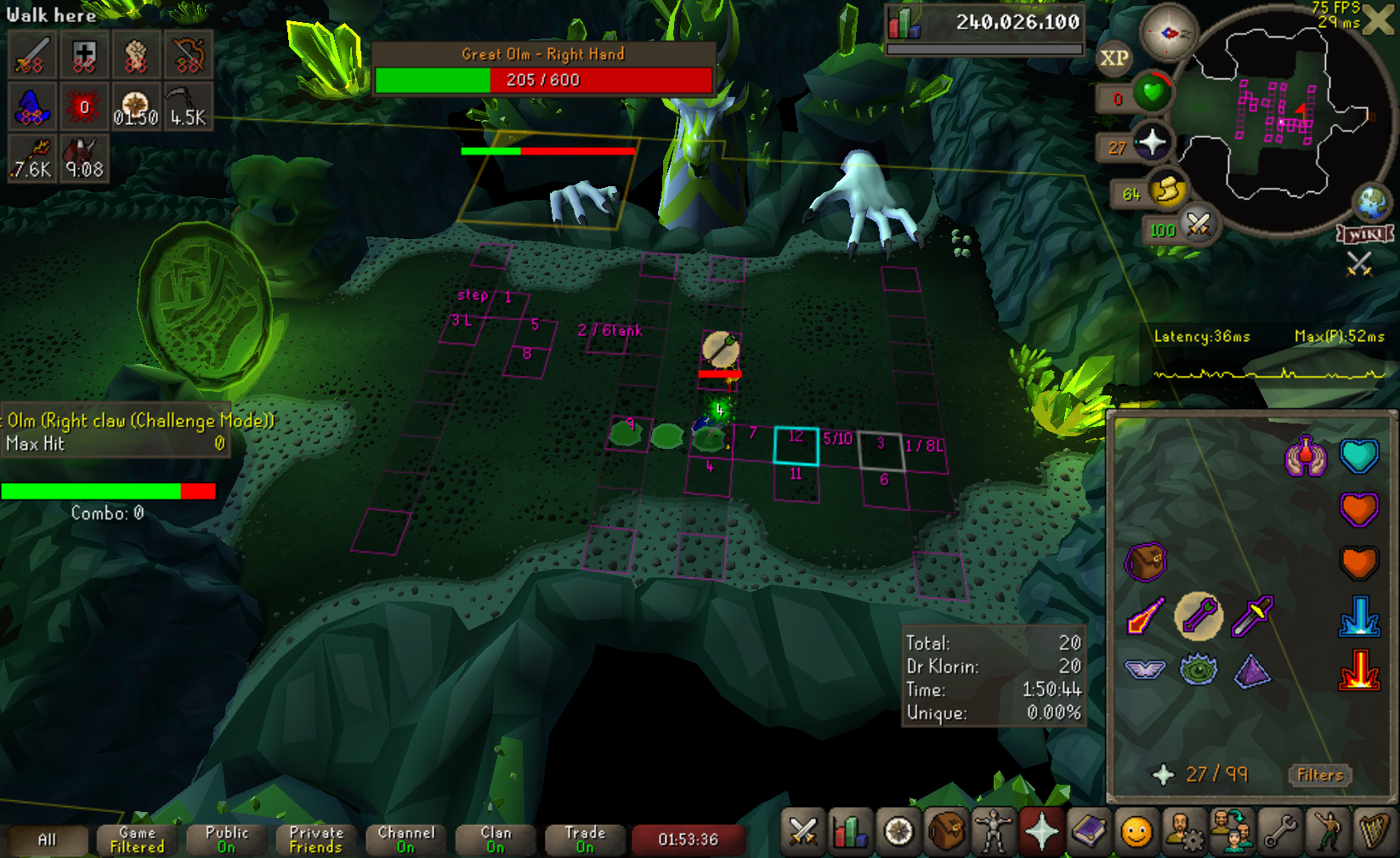Switch to the skills bar-chart tab
Viewport: 1400px width, 858px height.
point(850,832)
